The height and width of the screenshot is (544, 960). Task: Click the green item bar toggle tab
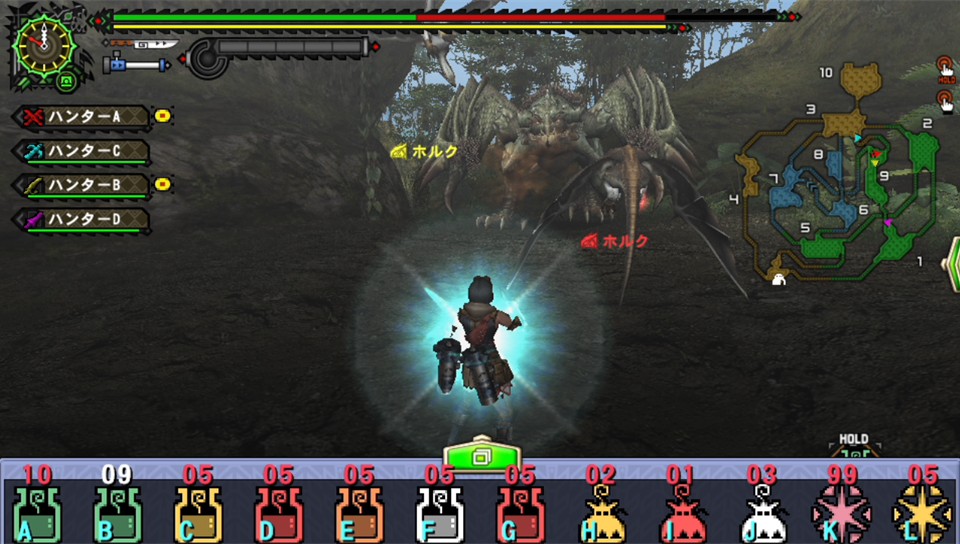point(480,455)
